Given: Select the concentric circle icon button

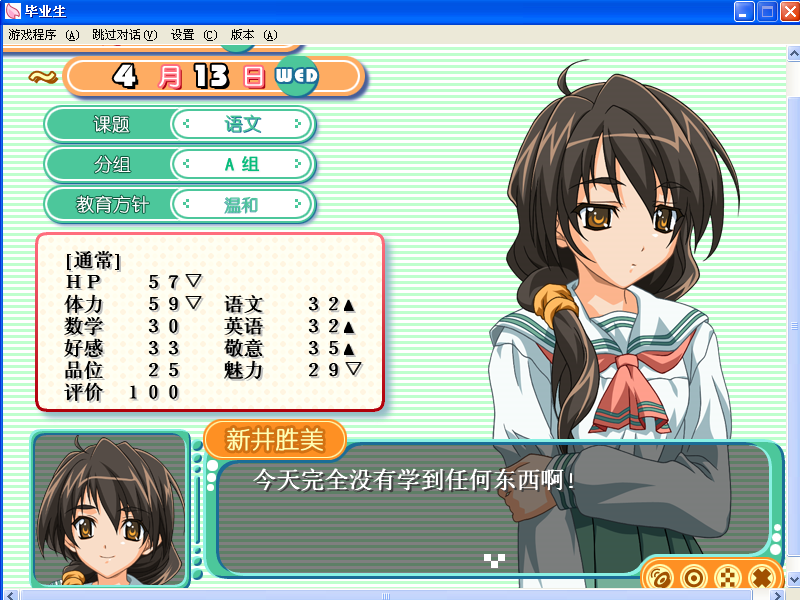Looking at the screenshot, I should point(693,577).
